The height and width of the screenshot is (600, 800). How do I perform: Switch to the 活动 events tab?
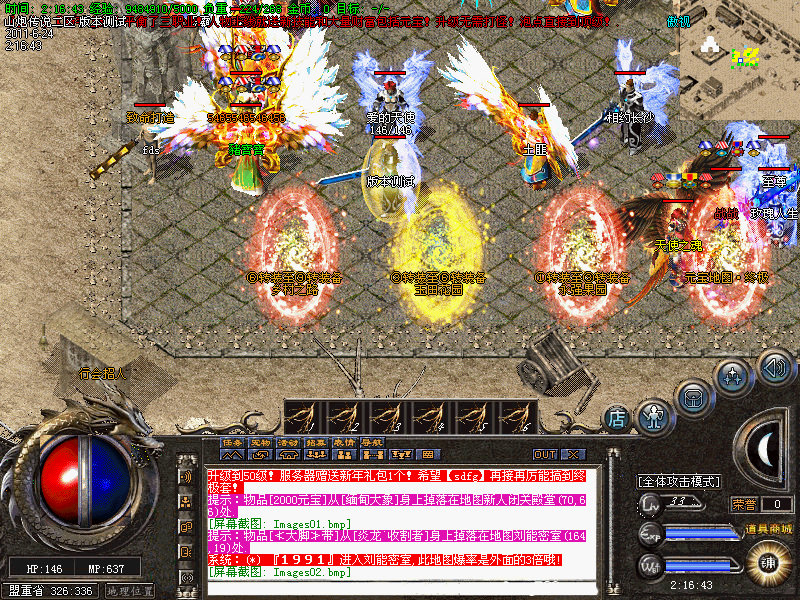point(288,441)
